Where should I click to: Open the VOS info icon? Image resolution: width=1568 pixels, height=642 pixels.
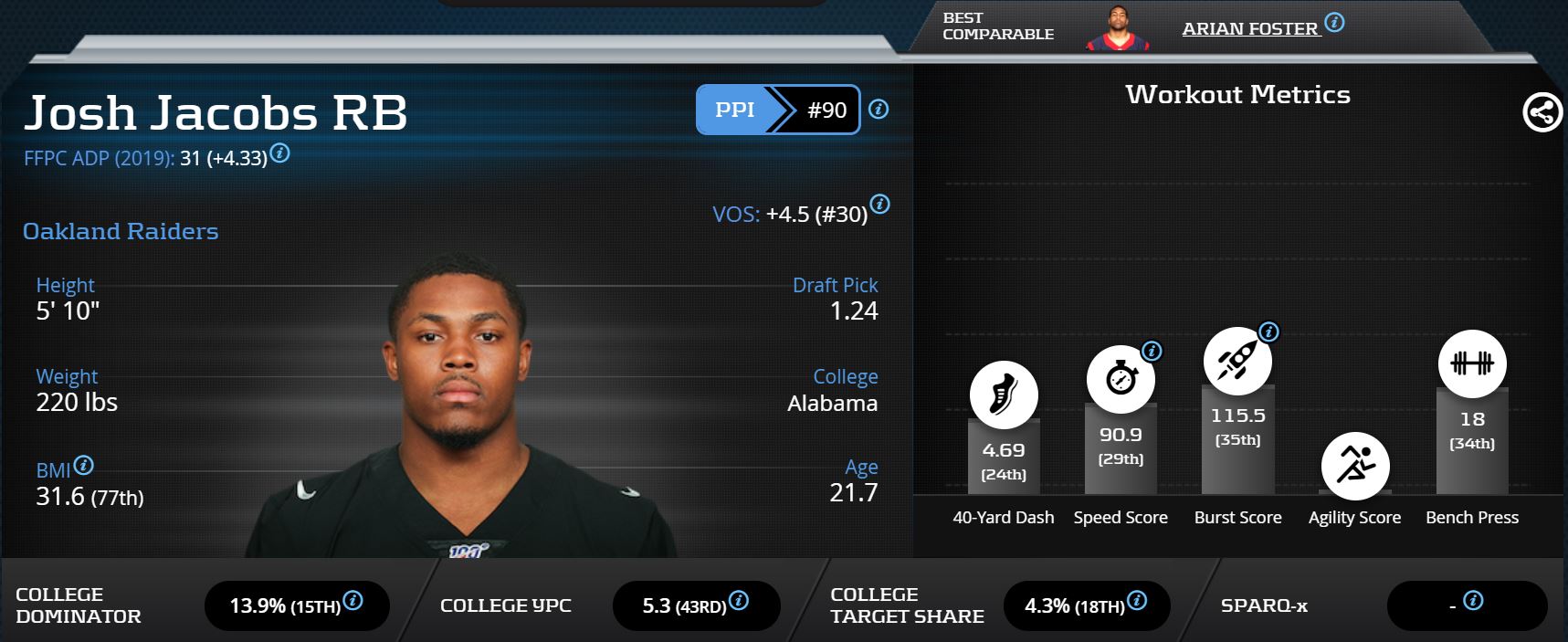coord(879,204)
